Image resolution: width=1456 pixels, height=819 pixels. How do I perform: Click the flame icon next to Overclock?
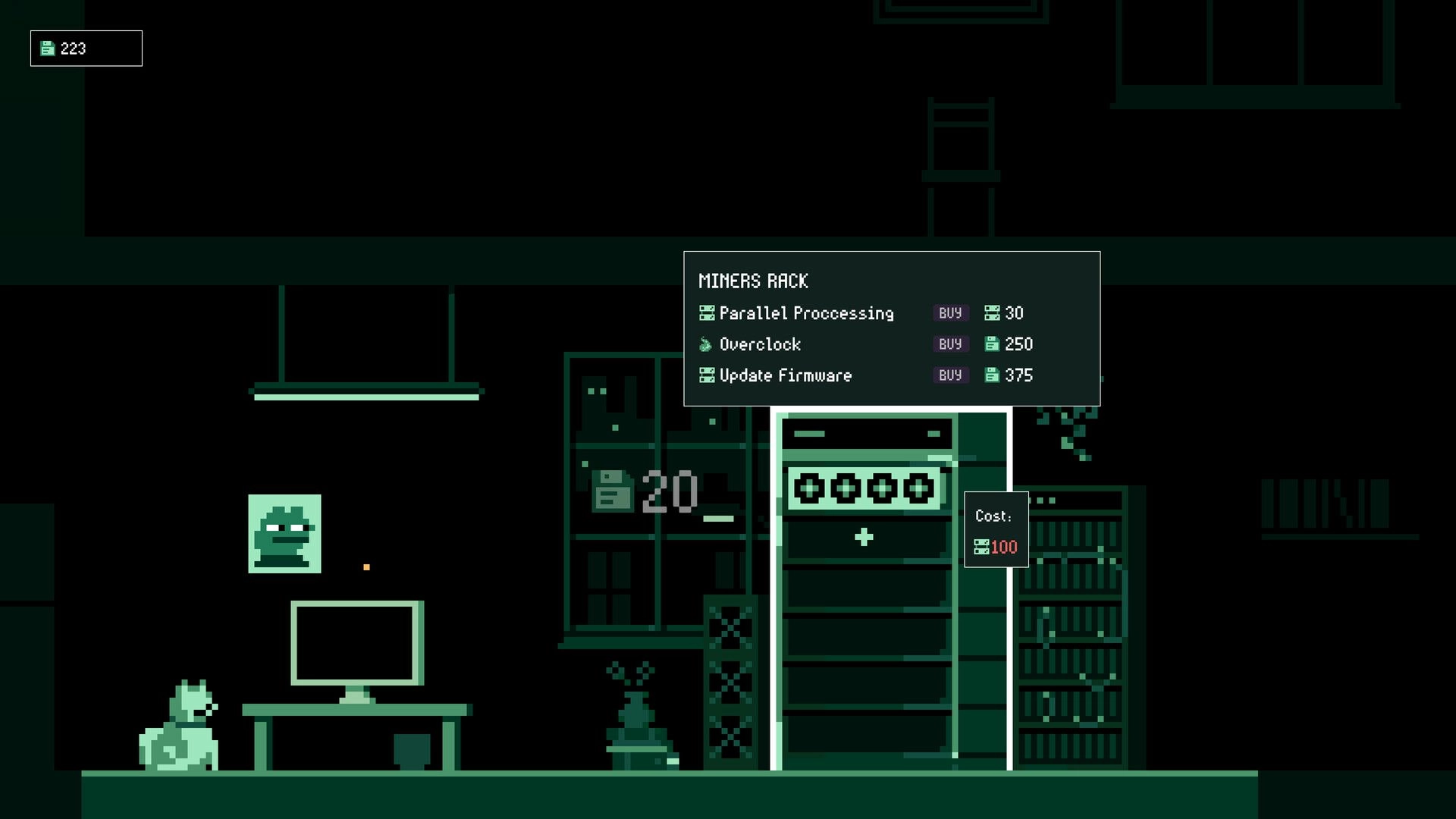pos(704,344)
